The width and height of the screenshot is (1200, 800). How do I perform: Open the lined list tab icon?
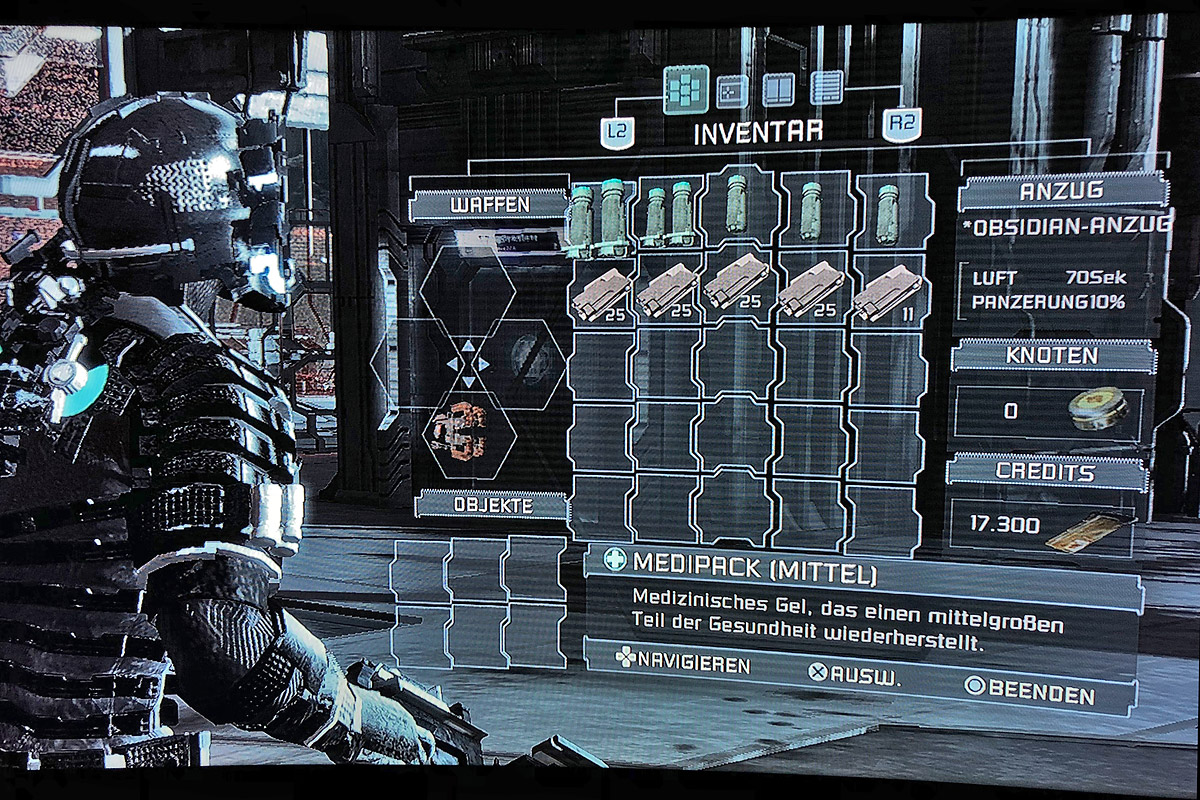(x=826, y=90)
